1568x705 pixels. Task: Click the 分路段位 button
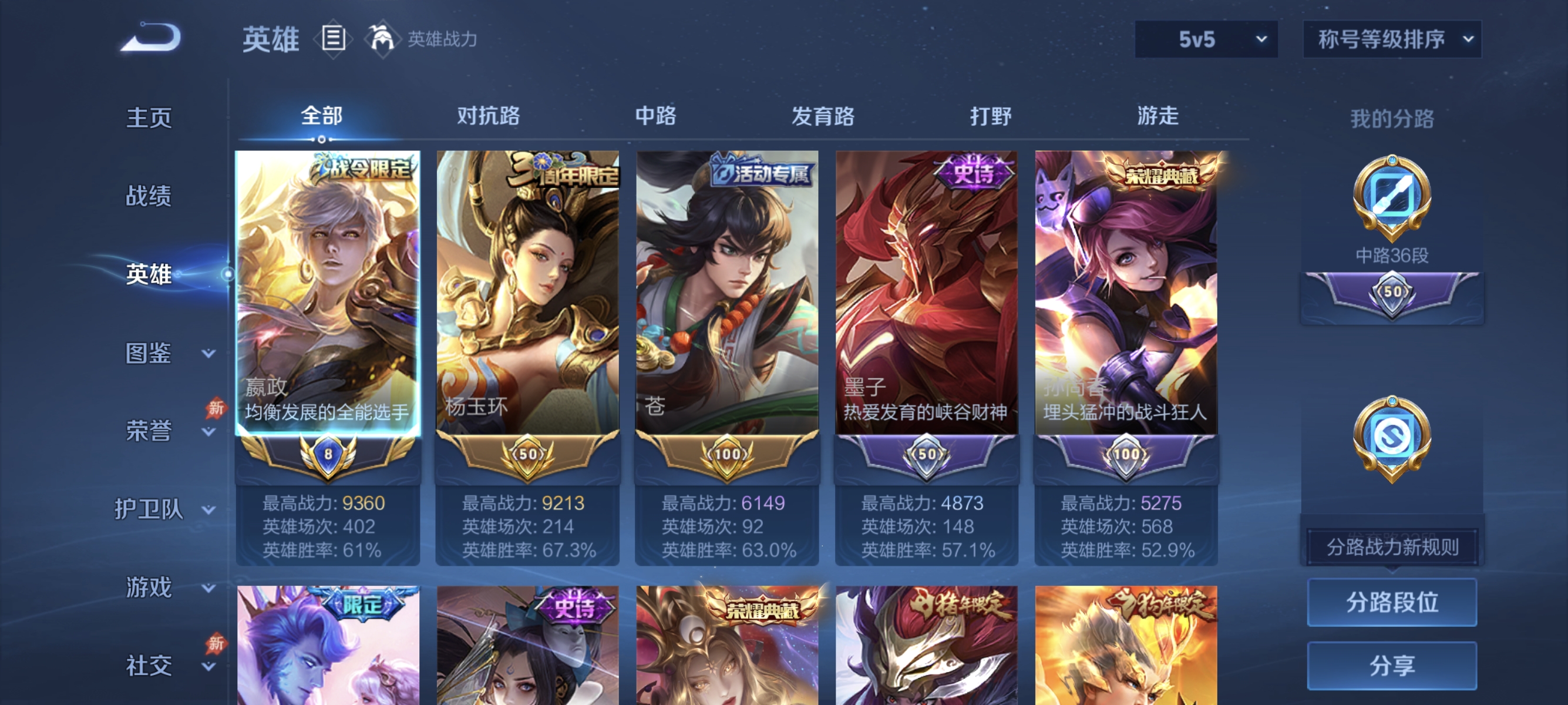[x=1392, y=603]
